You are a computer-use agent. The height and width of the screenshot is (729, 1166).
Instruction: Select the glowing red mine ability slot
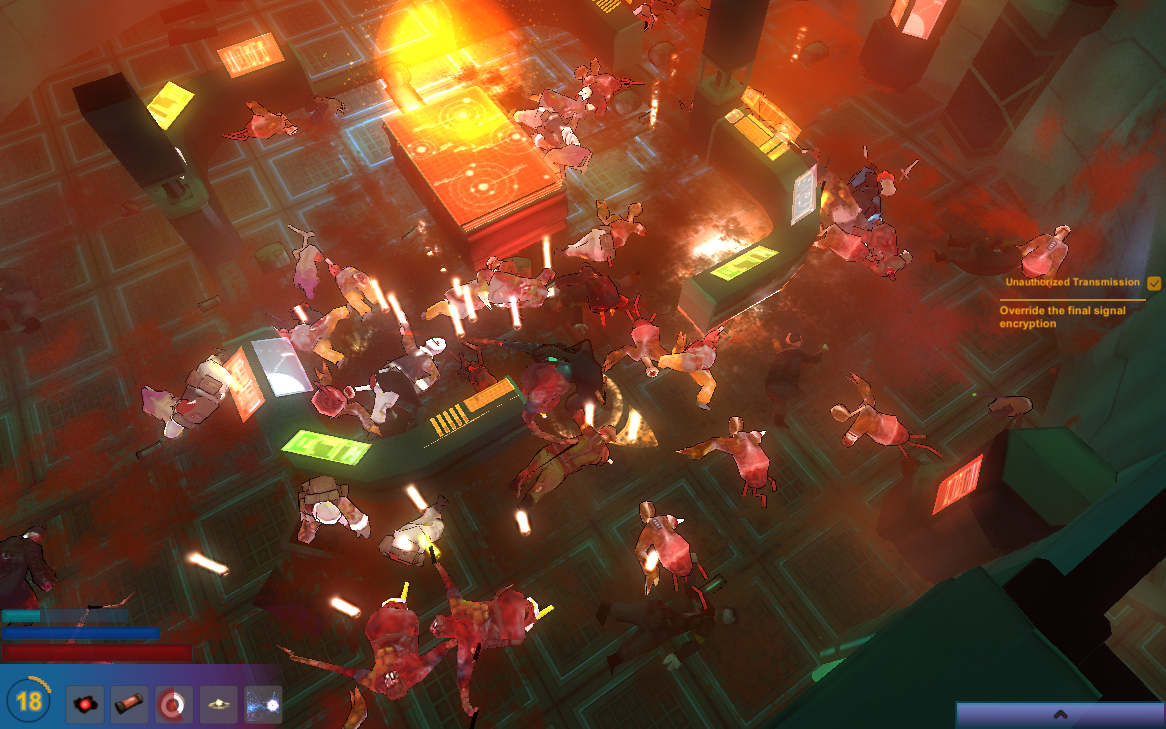point(85,704)
